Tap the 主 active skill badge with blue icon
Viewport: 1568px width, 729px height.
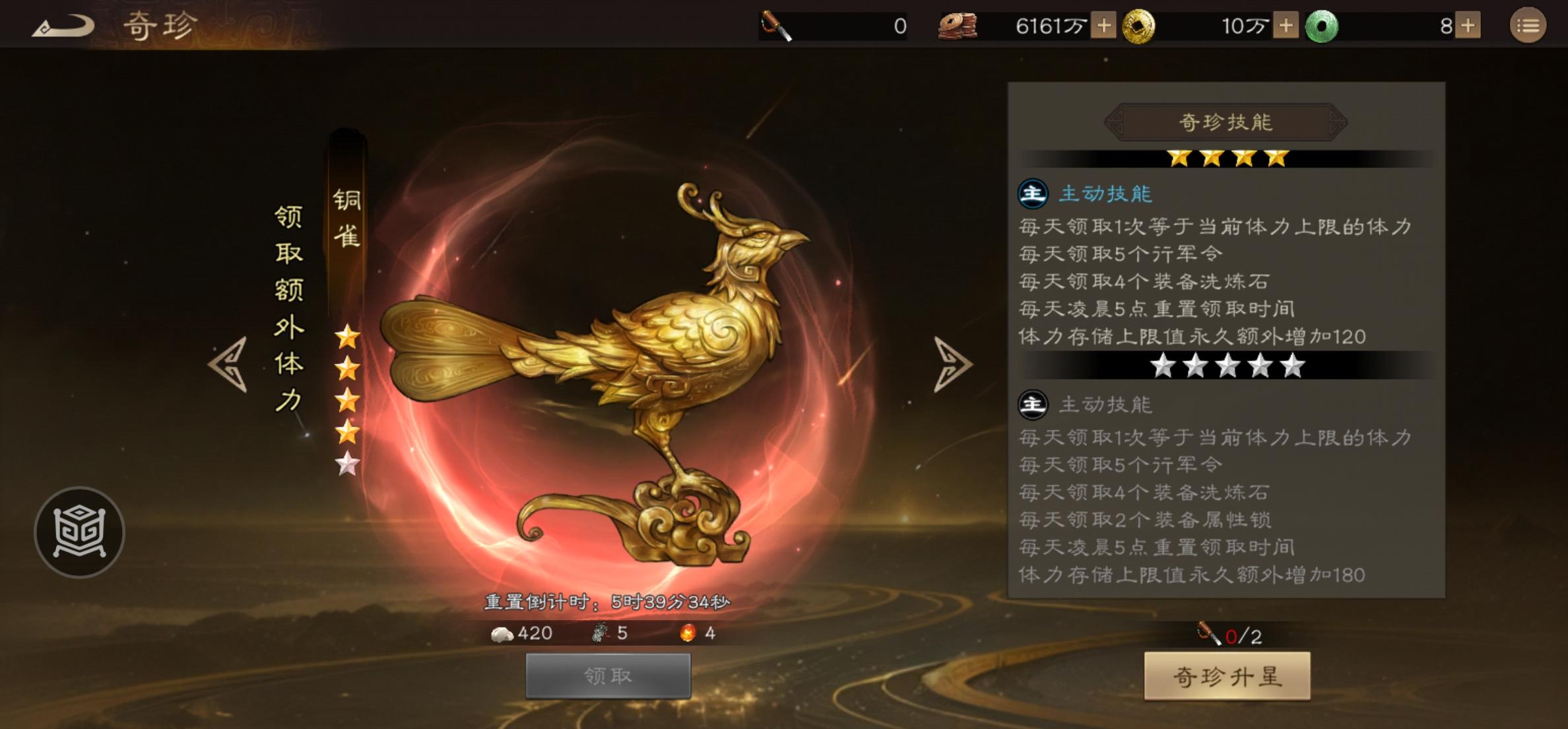coord(1035,194)
